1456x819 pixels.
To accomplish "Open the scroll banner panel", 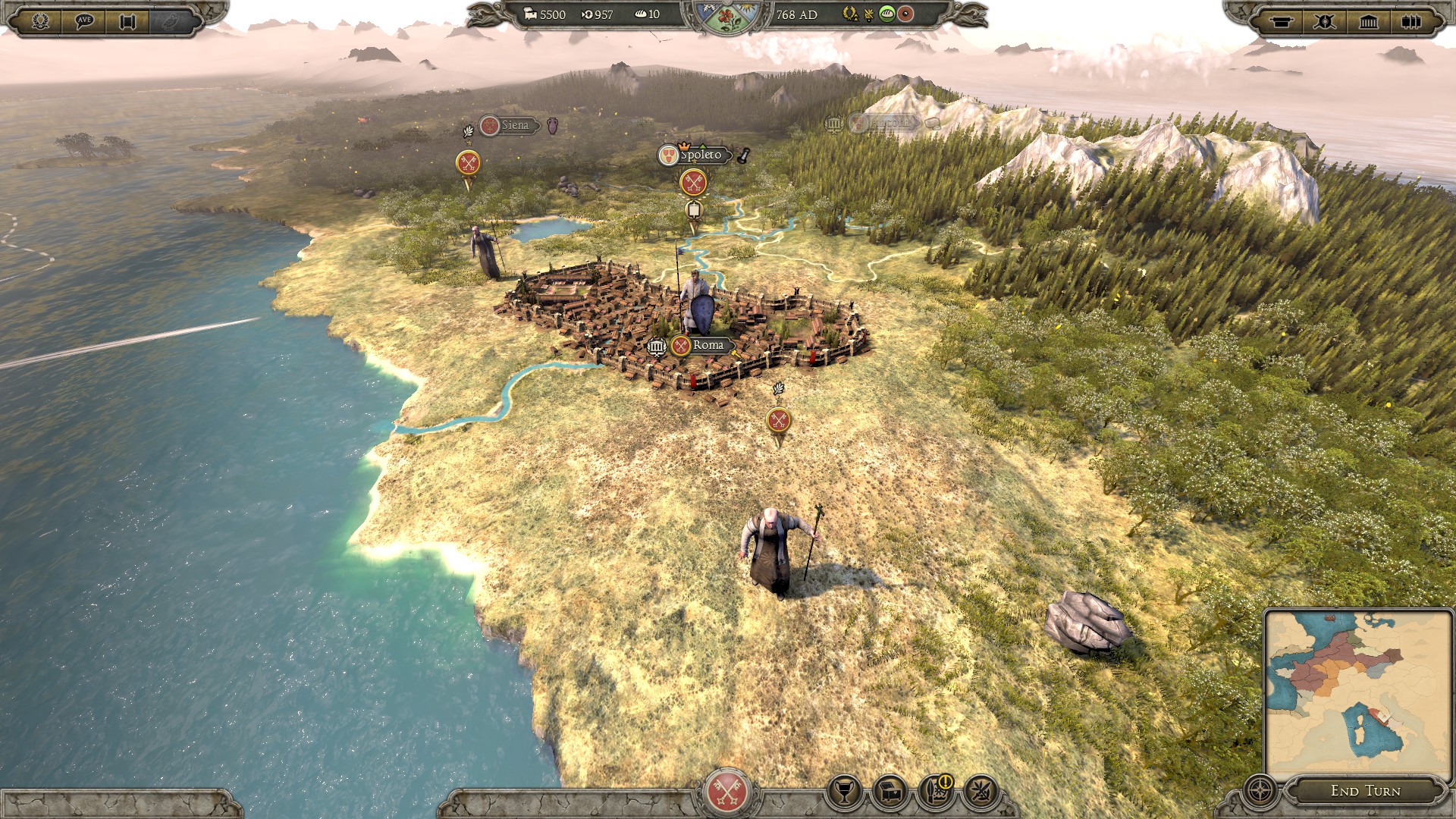I will (127, 20).
